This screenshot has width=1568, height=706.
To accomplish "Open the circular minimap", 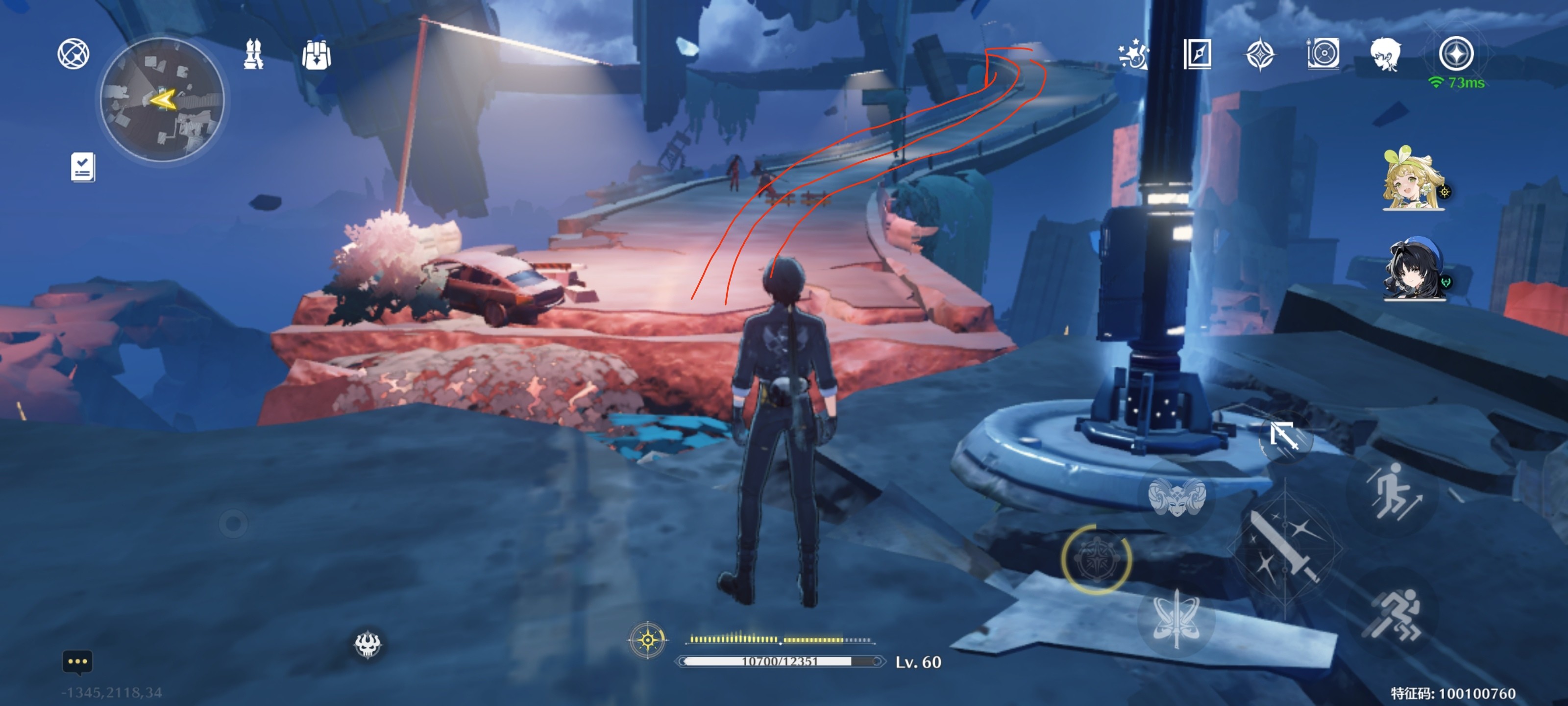I will pyautogui.click(x=162, y=100).
